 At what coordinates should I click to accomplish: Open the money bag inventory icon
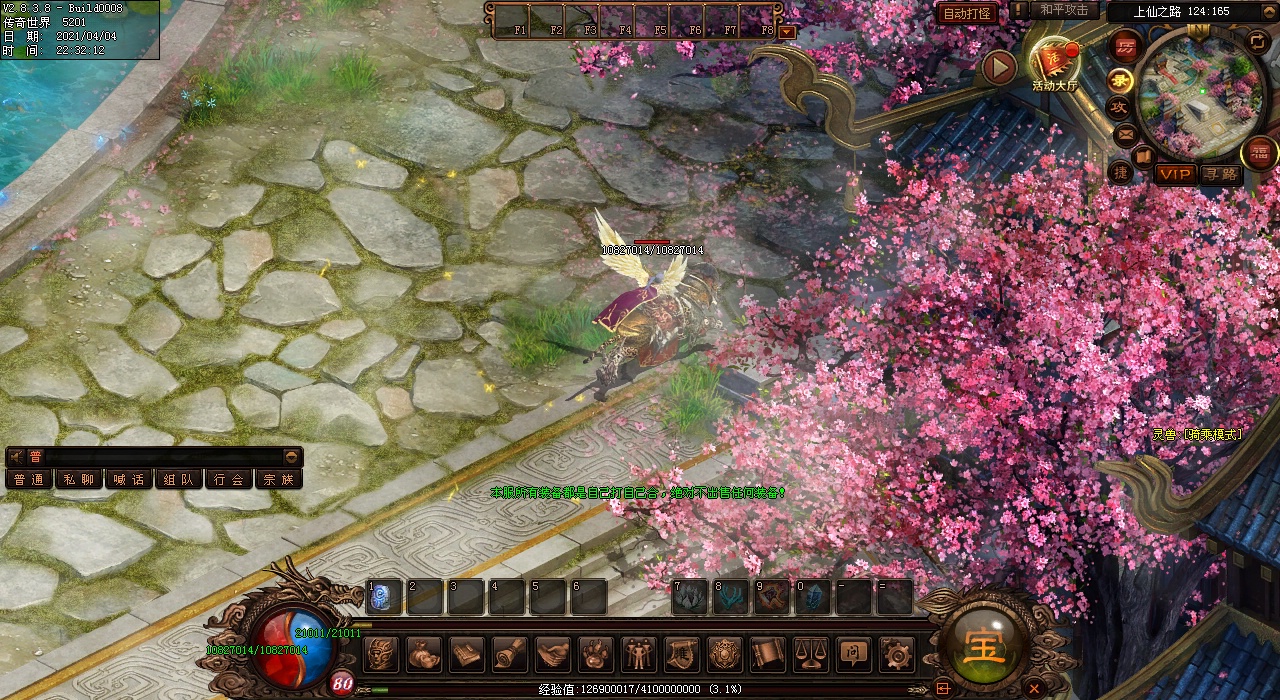coord(423,654)
